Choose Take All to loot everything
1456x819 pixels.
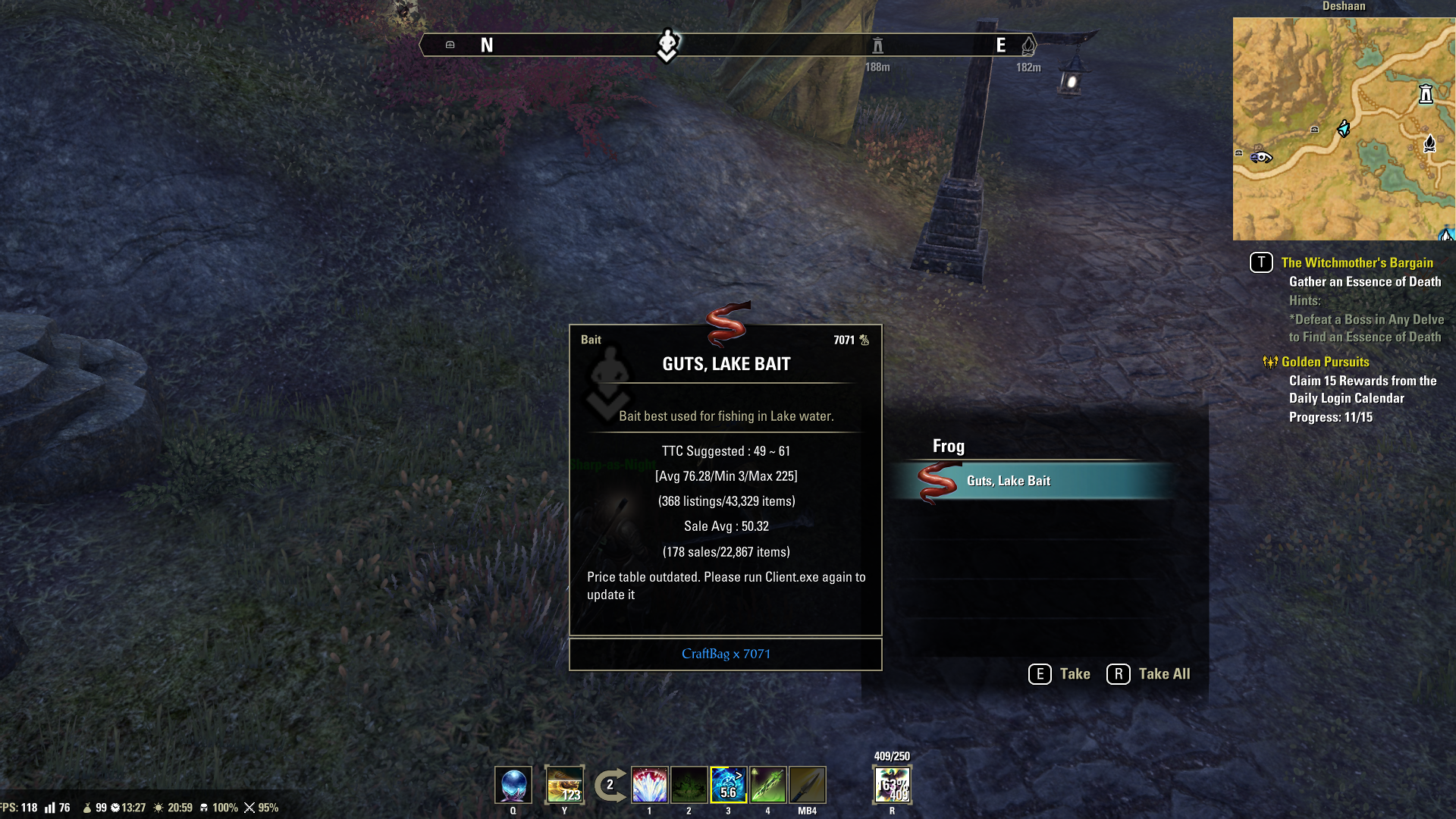(1149, 674)
